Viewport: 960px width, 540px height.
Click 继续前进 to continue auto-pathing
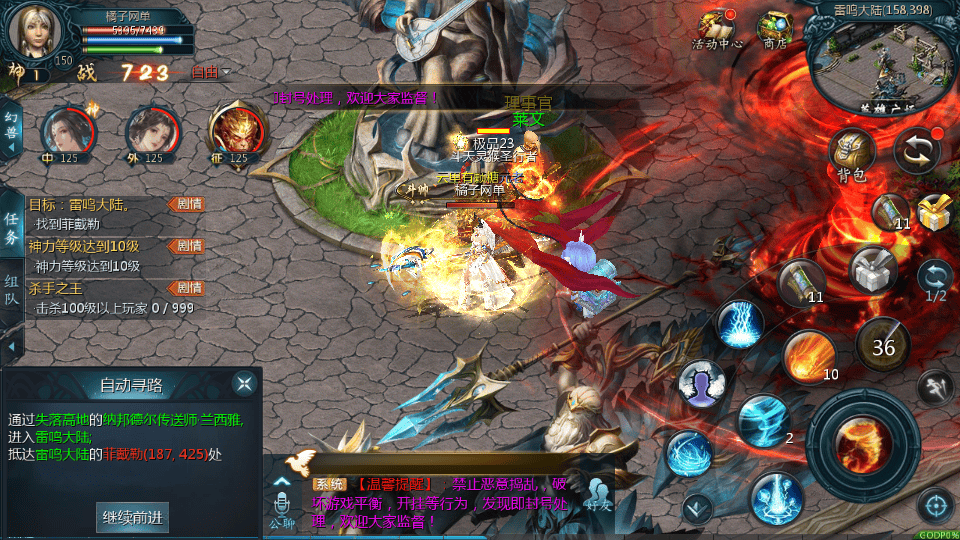(x=133, y=517)
